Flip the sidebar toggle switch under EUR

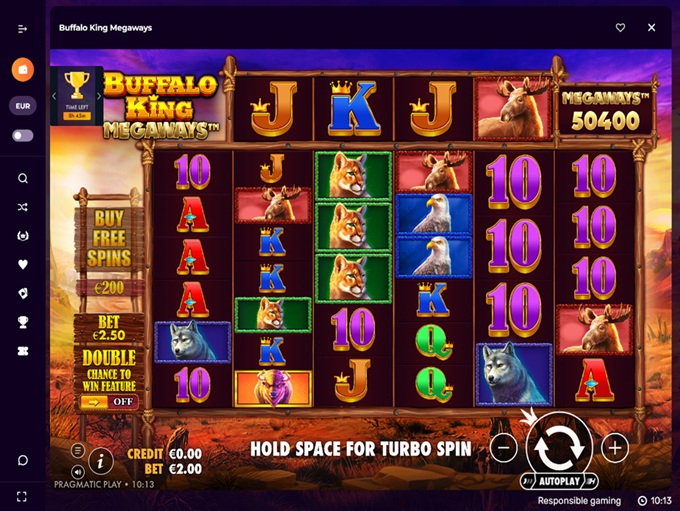(x=22, y=135)
